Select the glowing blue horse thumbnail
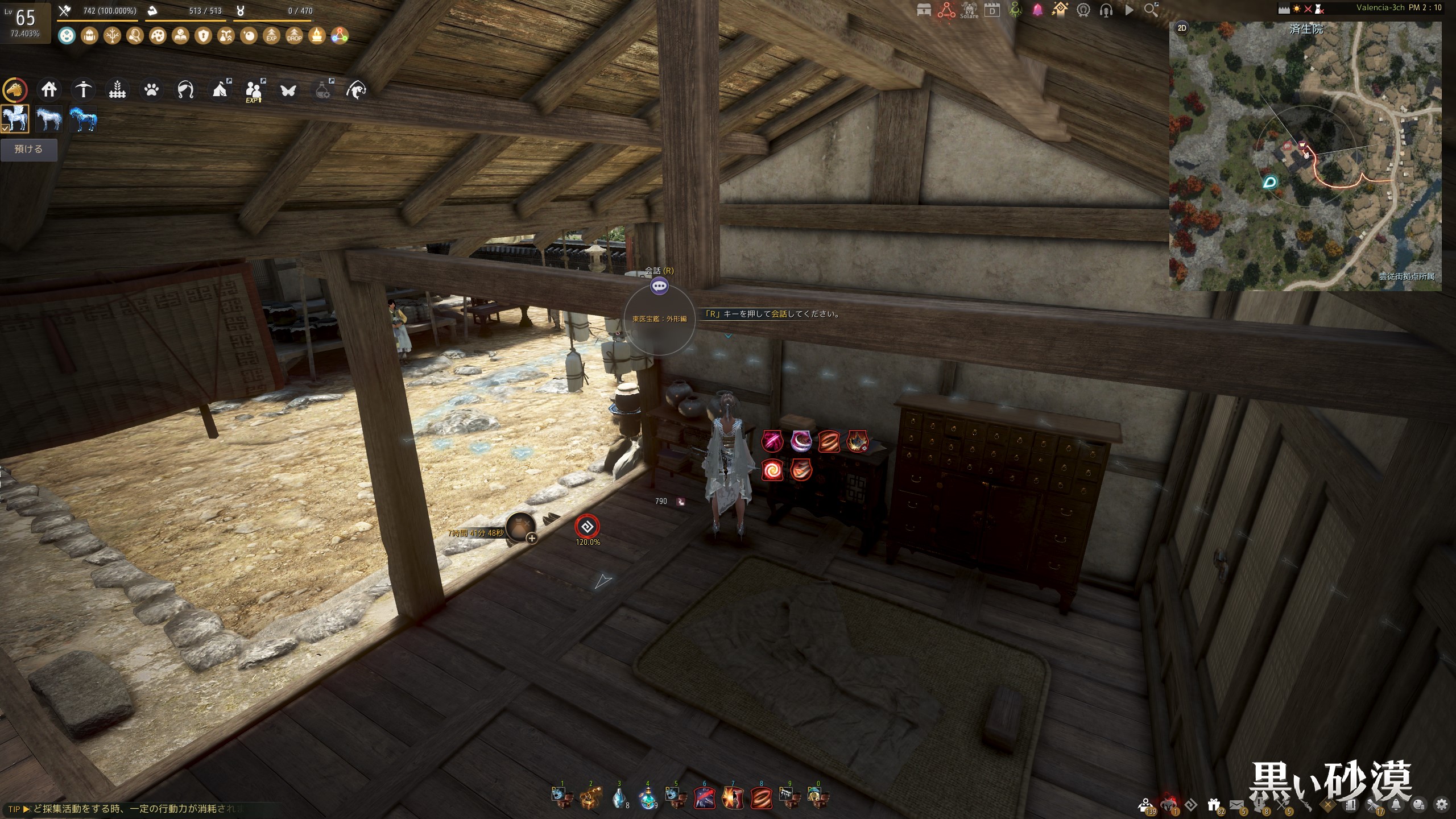1456x819 pixels. click(83, 119)
